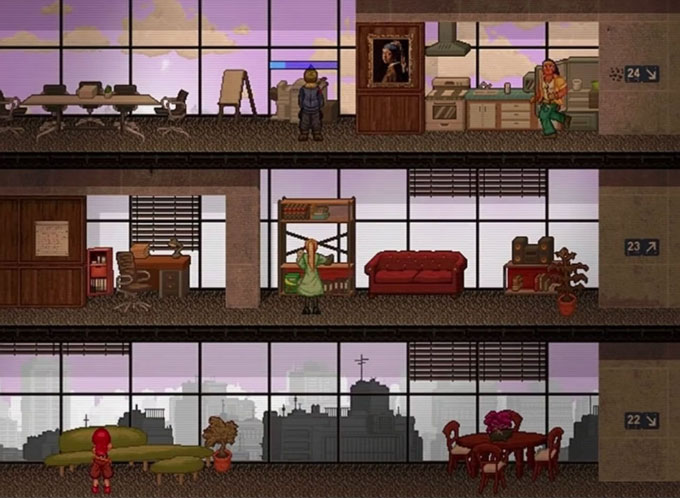Click the floor 23 arrow indicator
This screenshot has height=498, width=680.
tap(641, 247)
